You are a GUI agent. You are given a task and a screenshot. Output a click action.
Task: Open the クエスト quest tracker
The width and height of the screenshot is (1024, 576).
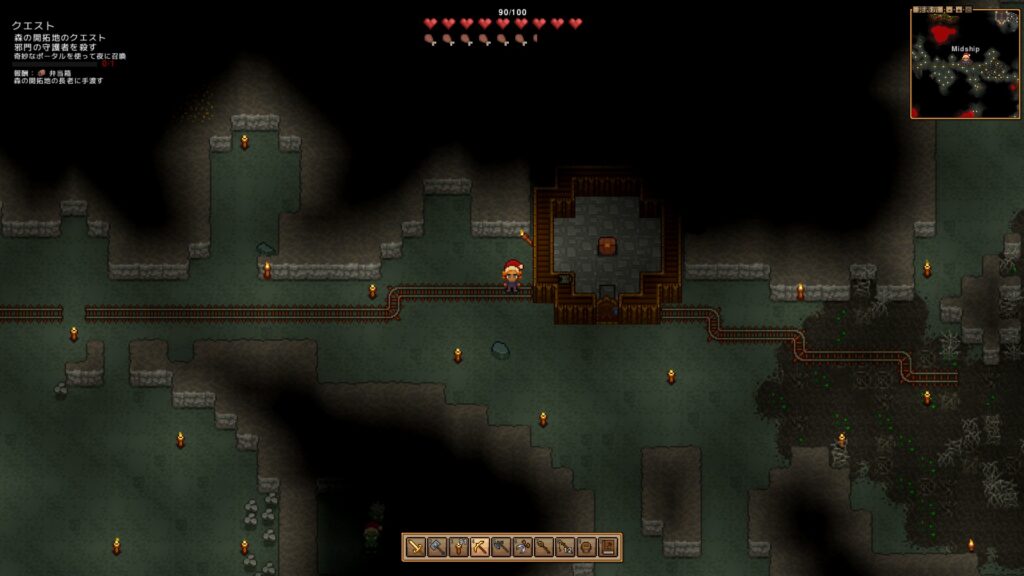pos(33,26)
